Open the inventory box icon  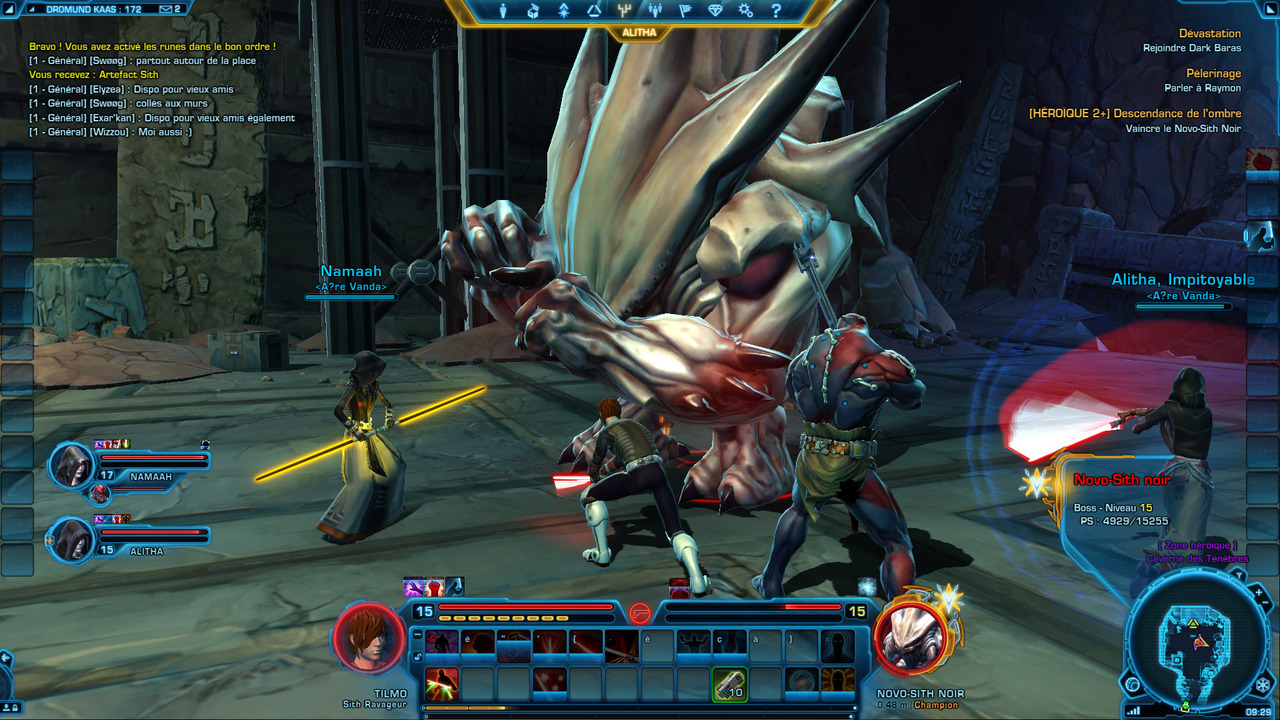coord(533,11)
